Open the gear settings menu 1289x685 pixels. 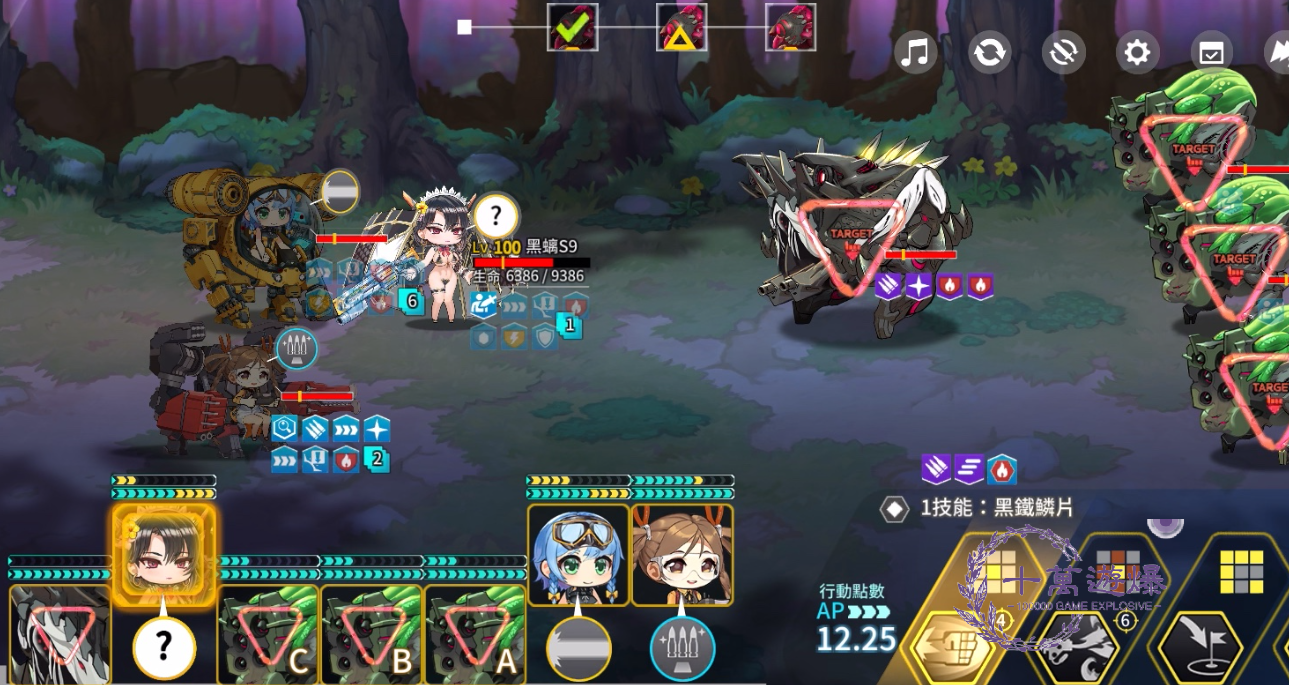tap(1137, 52)
